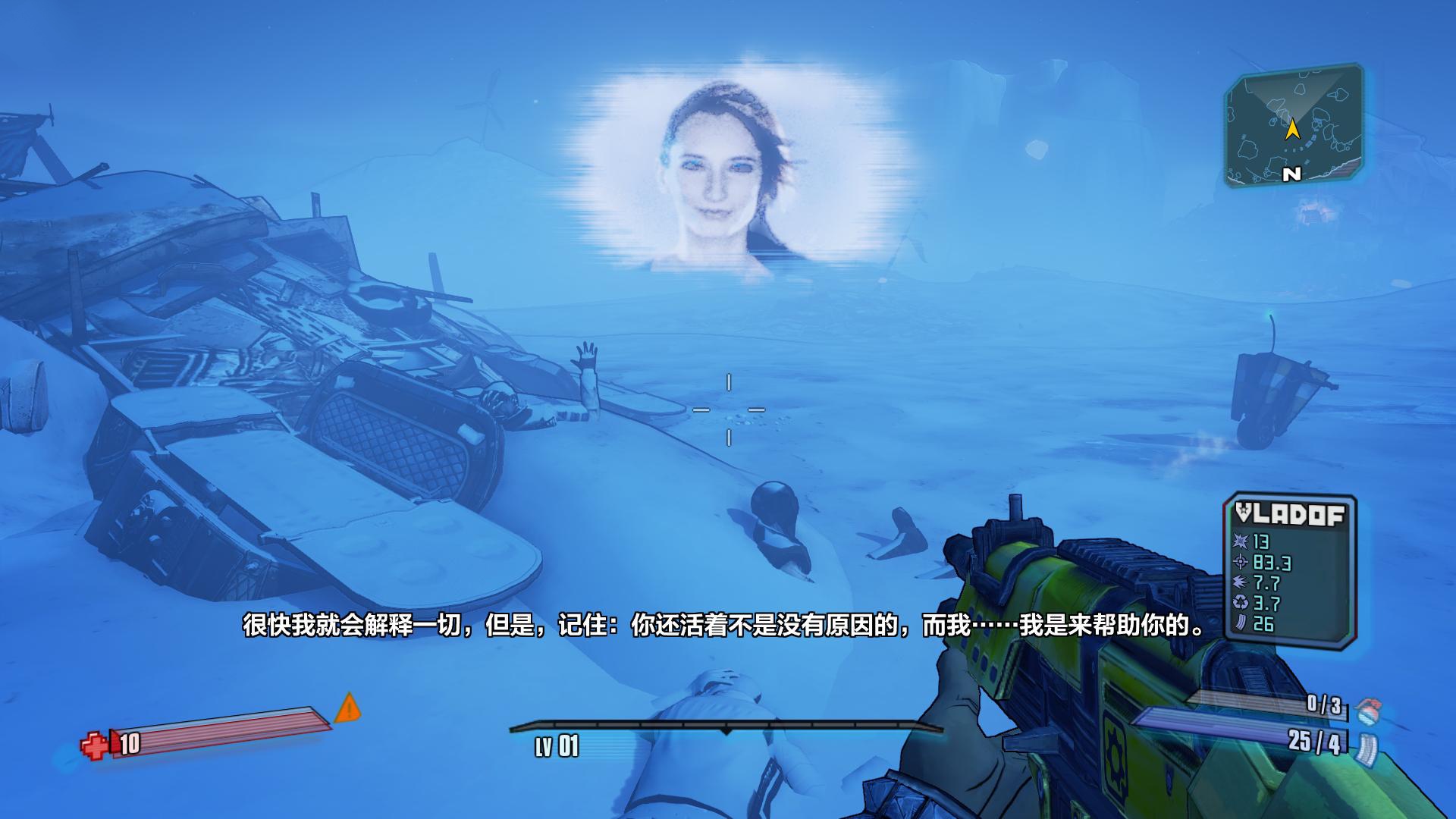
Task: Open the VLADOF title bar
Action: tap(1289, 513)
